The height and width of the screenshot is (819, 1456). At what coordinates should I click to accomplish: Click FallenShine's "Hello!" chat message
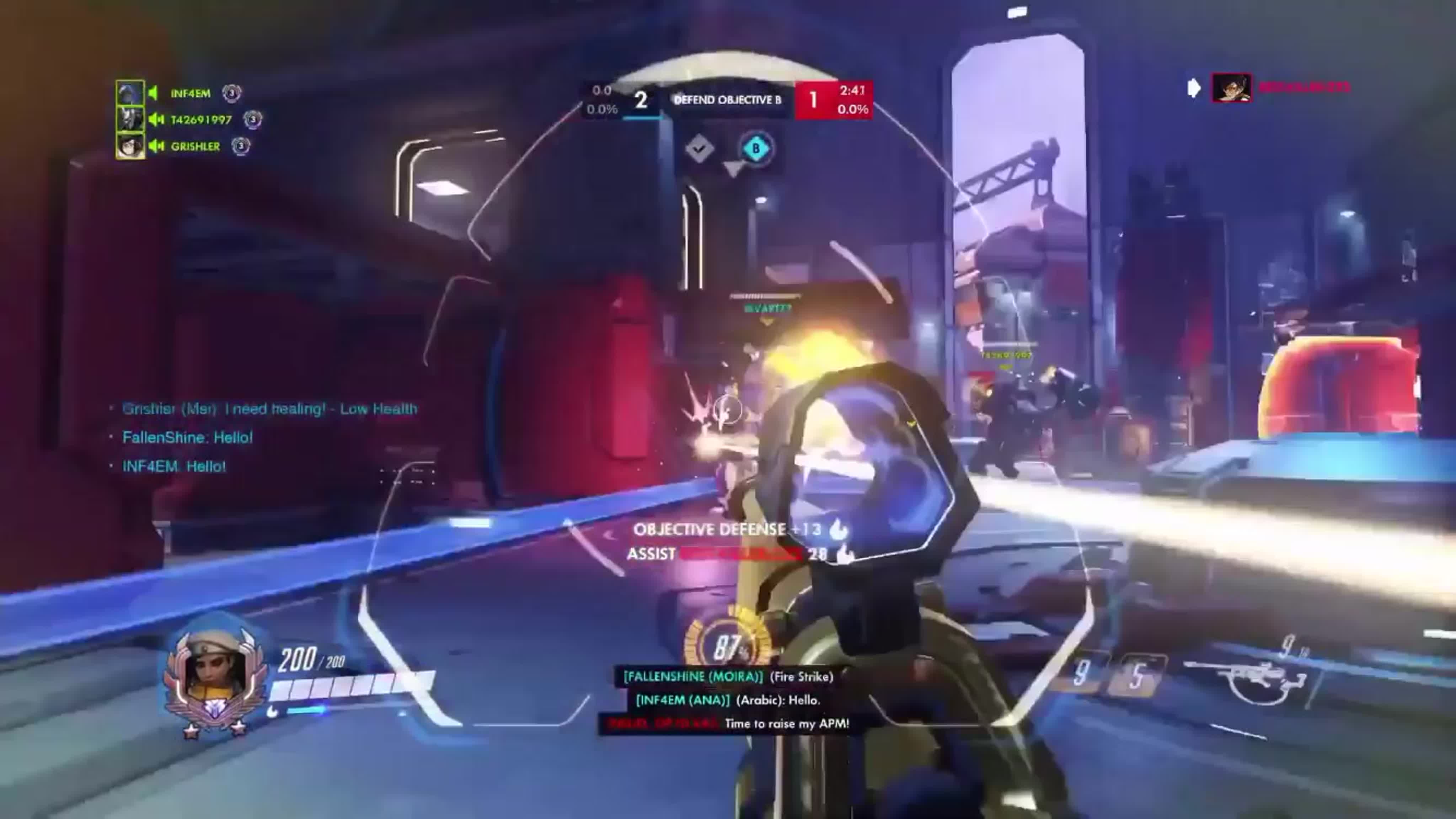(187, 437)
